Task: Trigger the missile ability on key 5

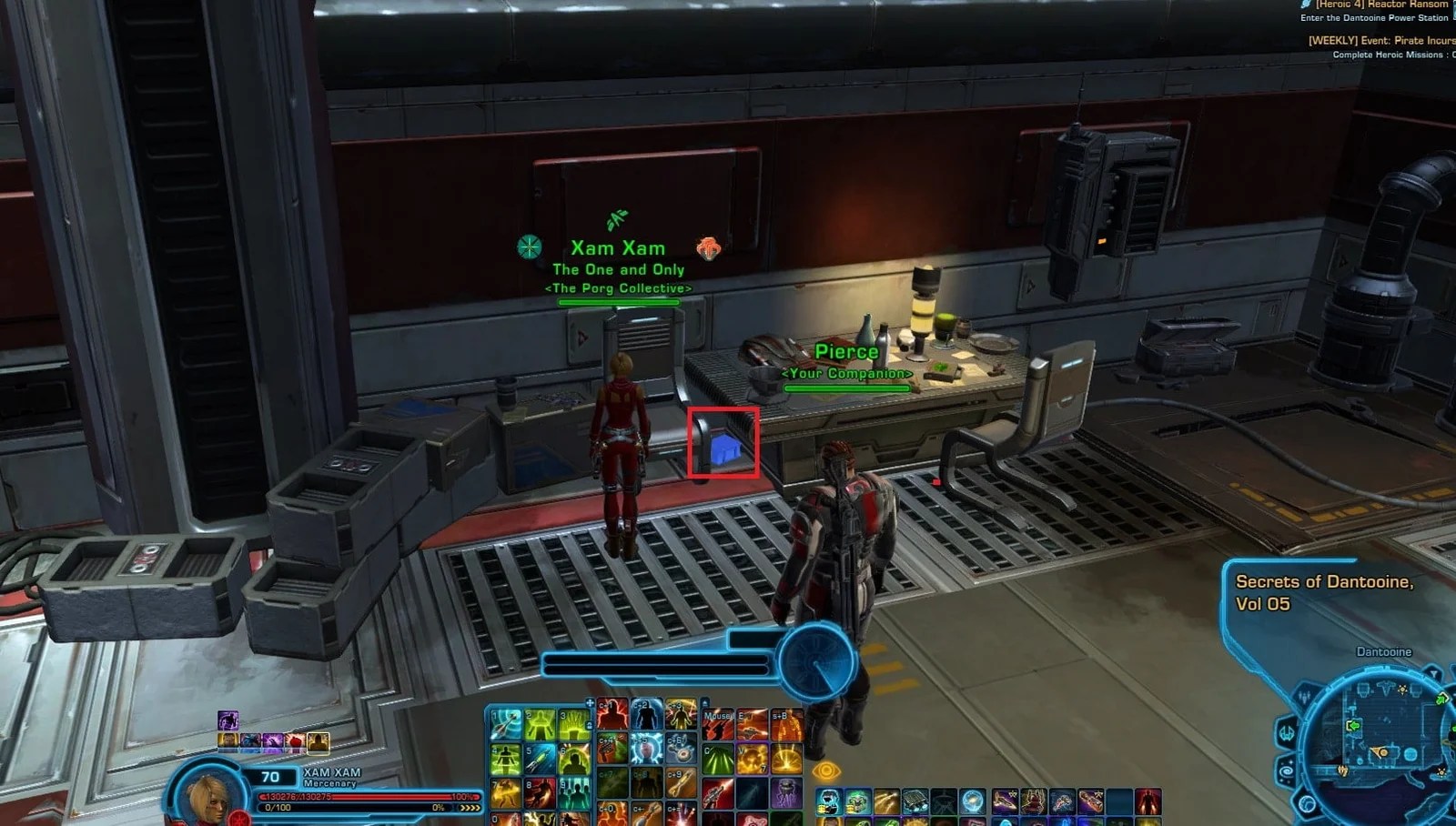Action: pos(540,759)
